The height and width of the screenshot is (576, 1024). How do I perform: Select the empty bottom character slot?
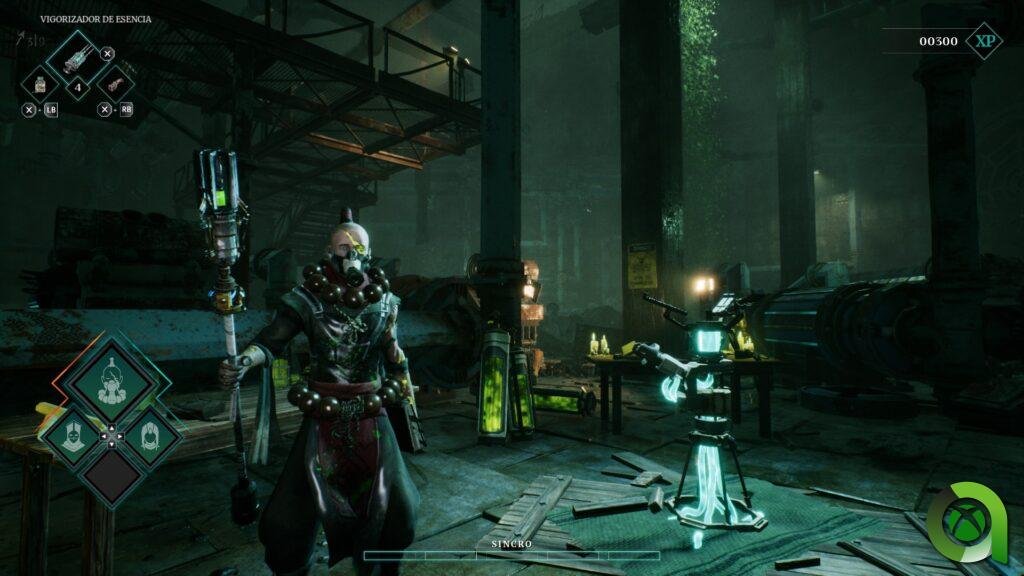111,475
